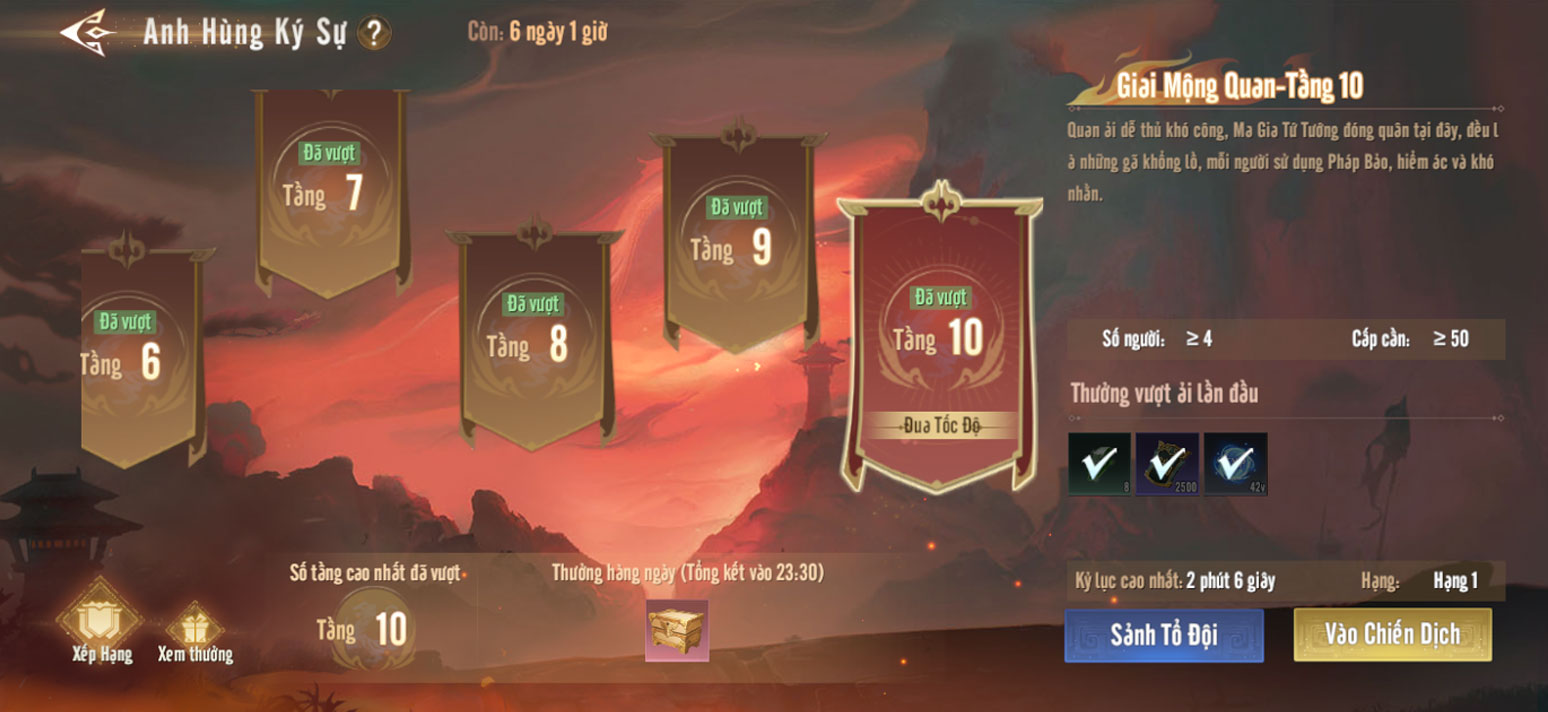This screenshot has height=712, width=1548.
Task: Select the Tầng 7 banner
Action: point(332,190)
